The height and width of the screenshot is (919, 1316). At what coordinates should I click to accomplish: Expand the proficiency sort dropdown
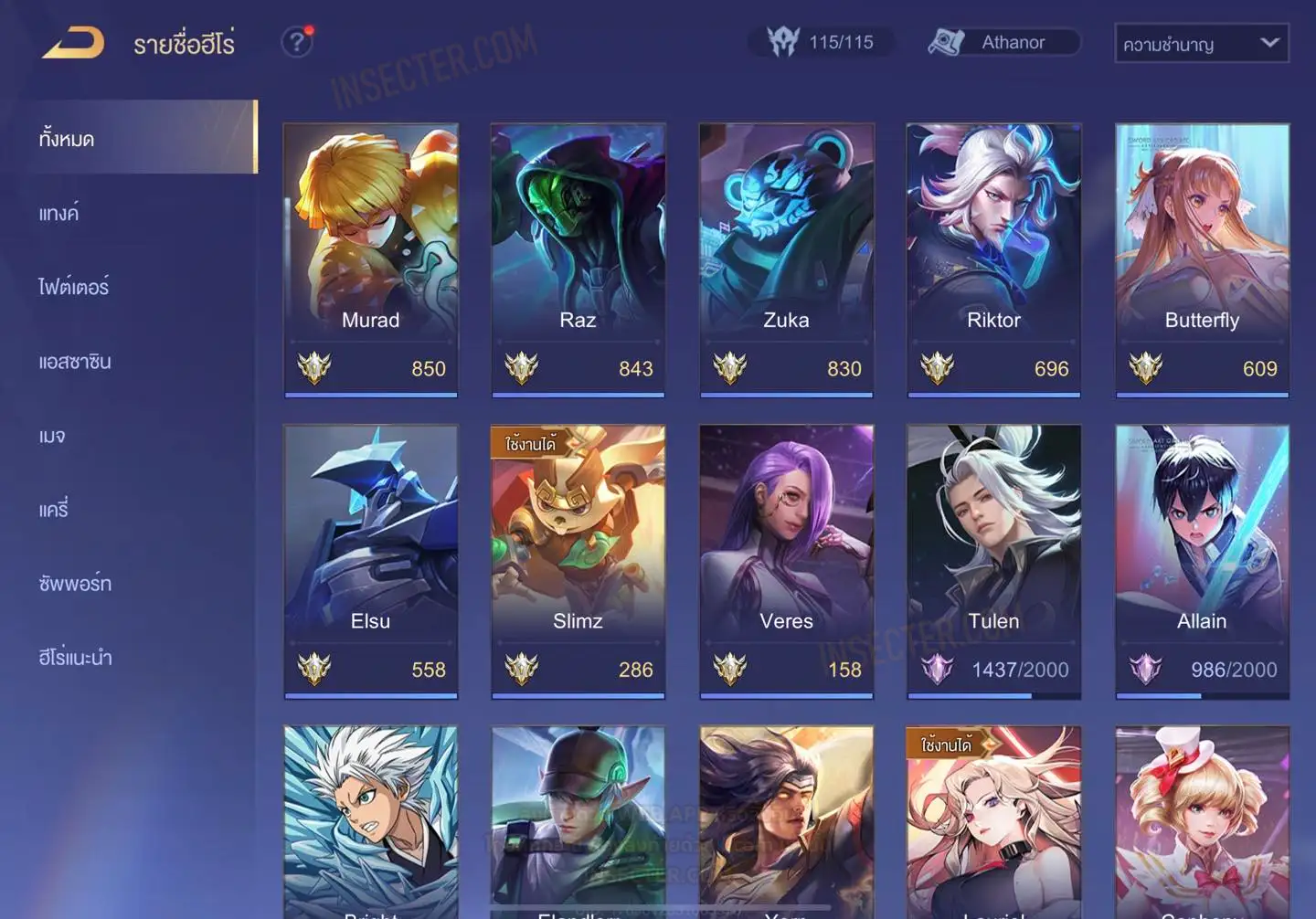tap(1201, 44)
